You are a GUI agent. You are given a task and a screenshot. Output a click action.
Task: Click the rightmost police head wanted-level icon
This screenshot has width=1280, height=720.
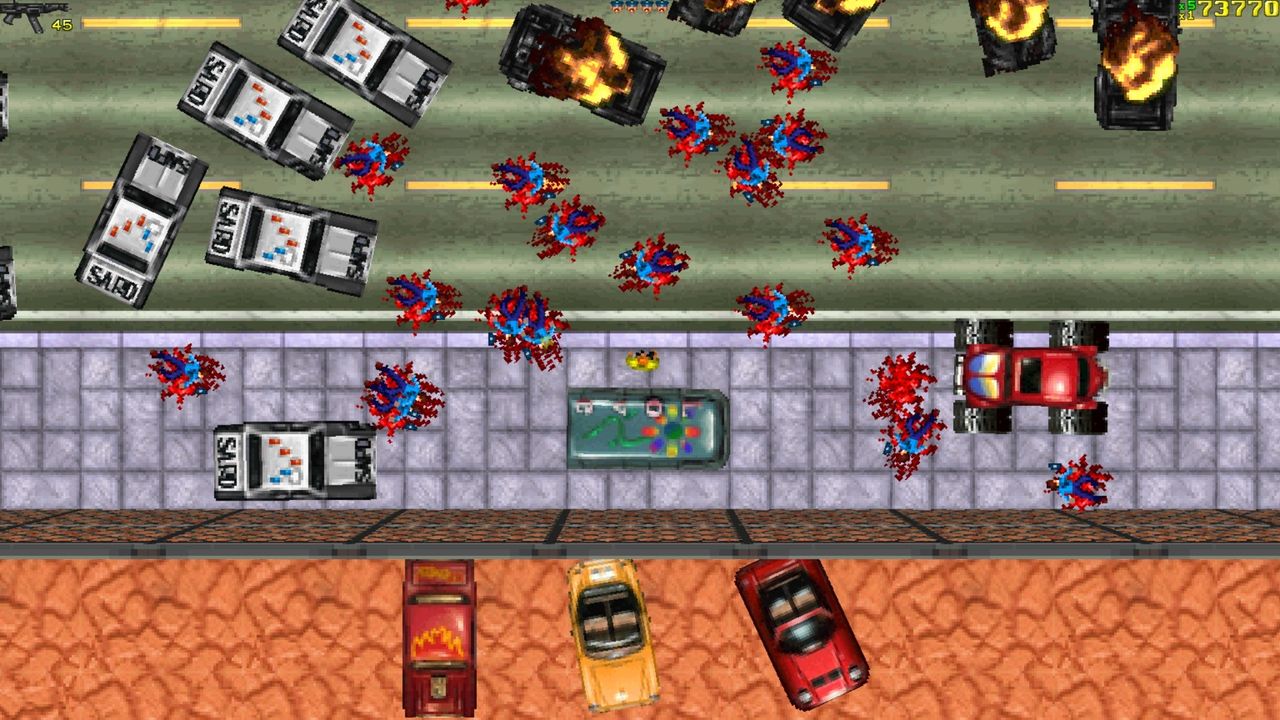click(x=661, y=6)
